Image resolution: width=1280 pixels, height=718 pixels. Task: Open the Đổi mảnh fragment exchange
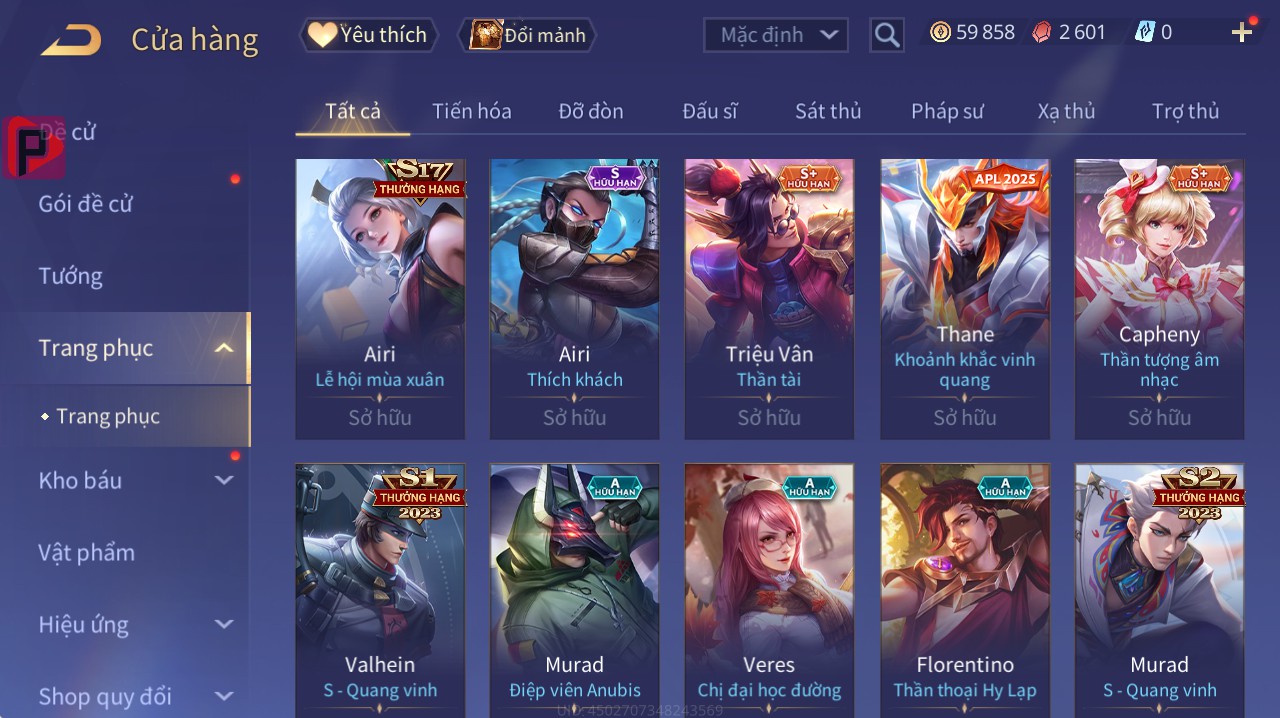tap(527, 35)
